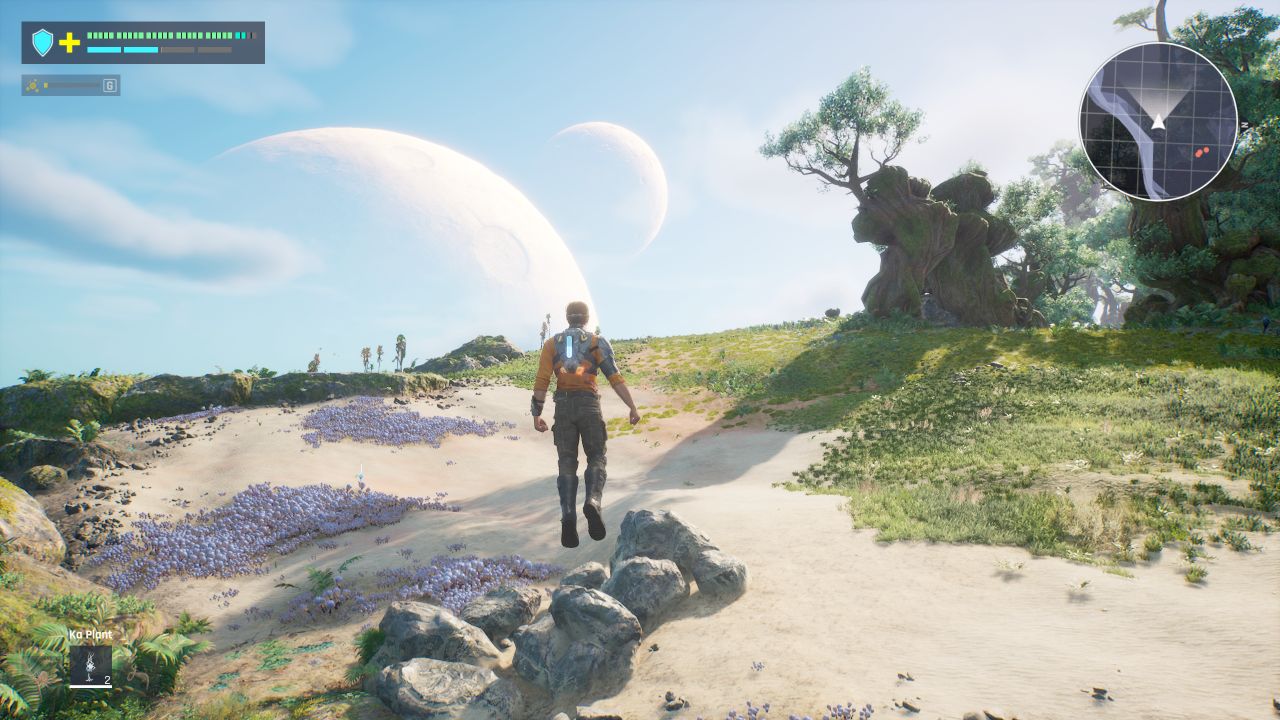The image size is (1280, 720).
Task: Click the yellow plus health icon
Action: pyautogui.click(x=69, y=42)
